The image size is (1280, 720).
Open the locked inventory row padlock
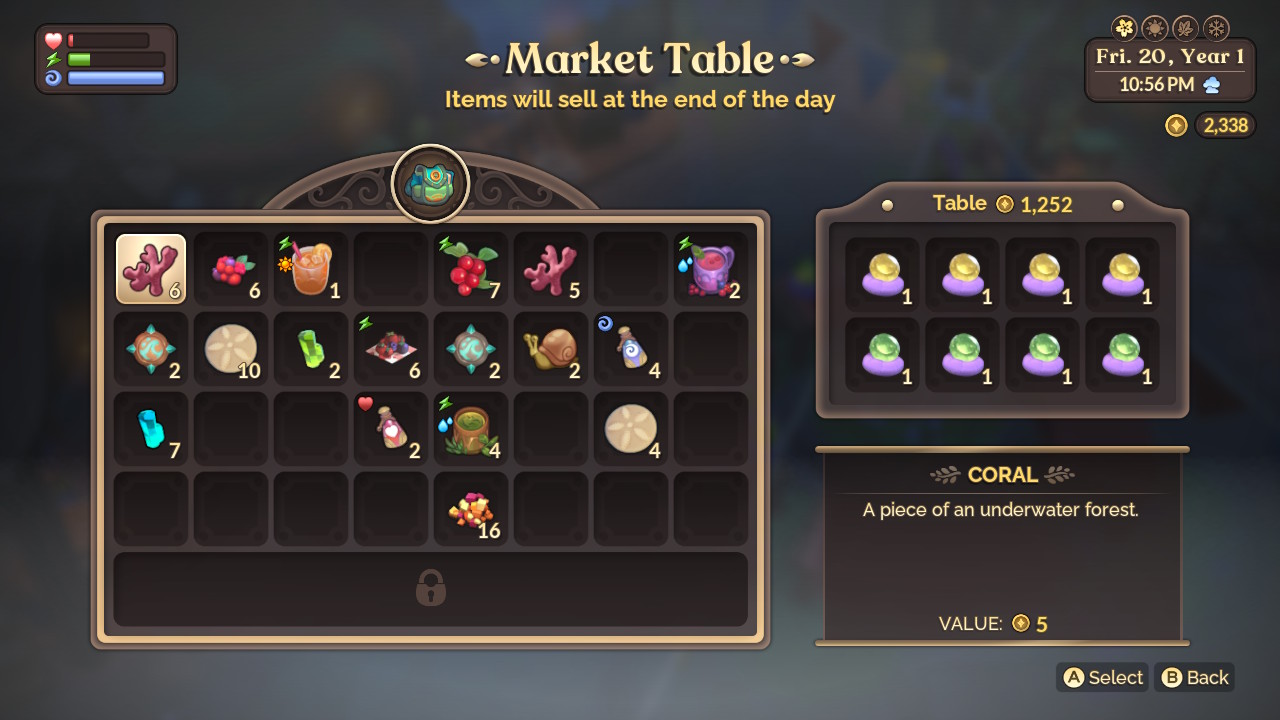click(x=430, y=589)
